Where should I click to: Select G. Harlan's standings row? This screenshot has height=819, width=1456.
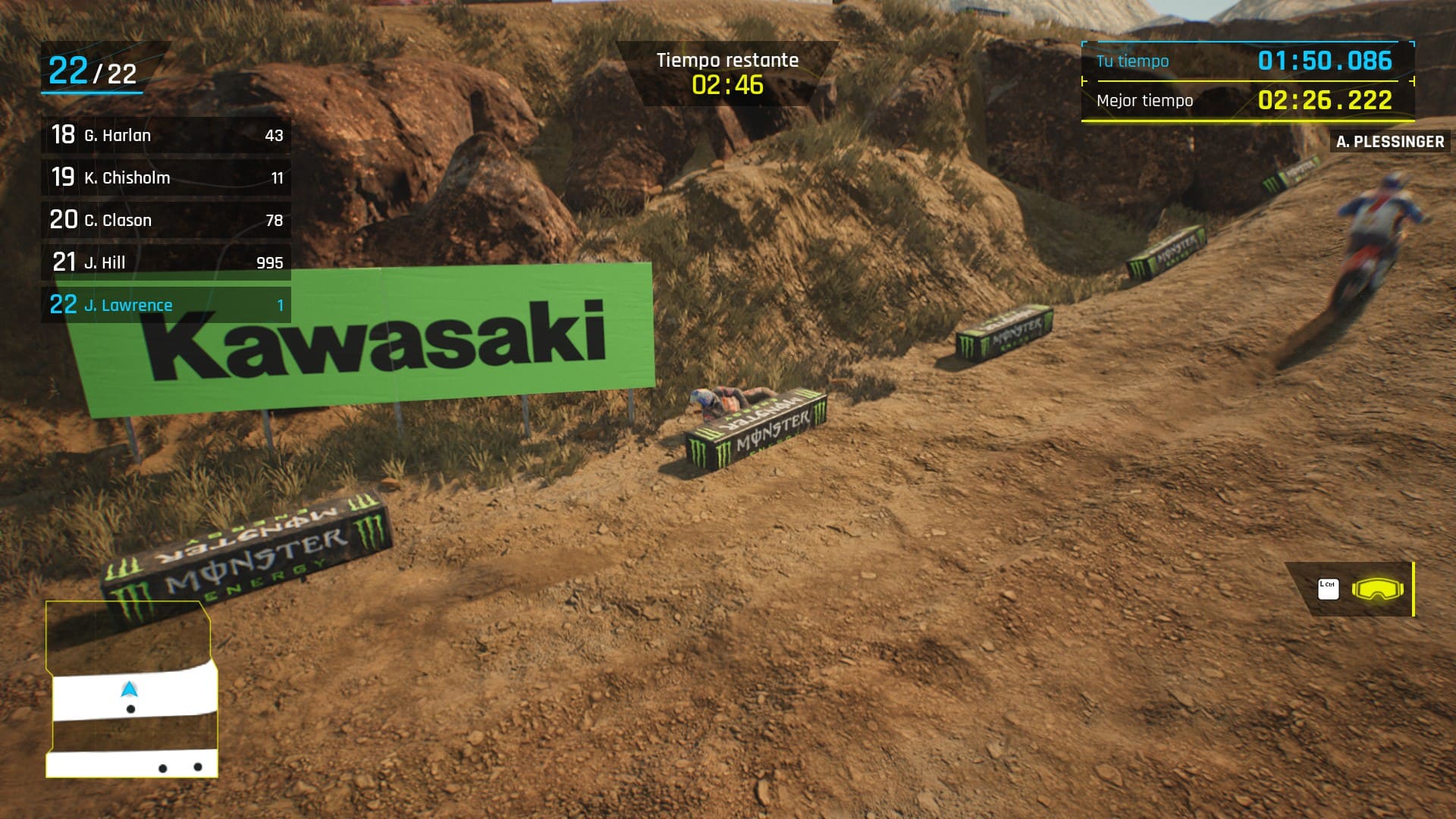165,136
